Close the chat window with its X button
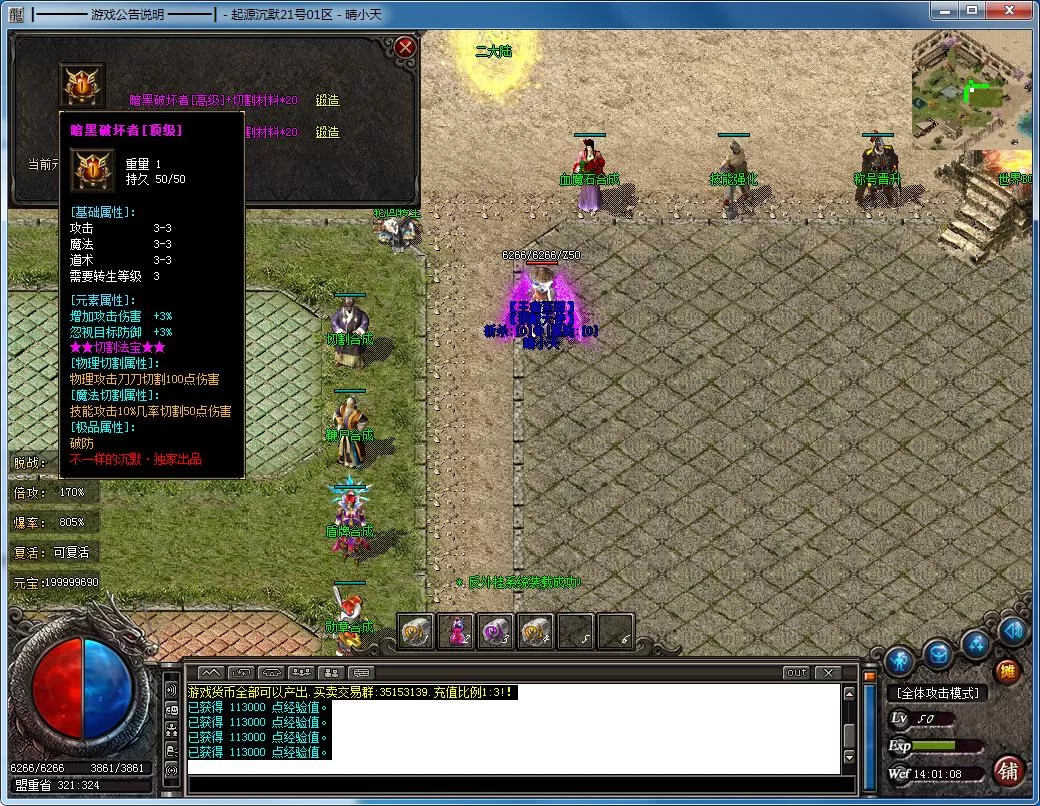 point(827,673)
